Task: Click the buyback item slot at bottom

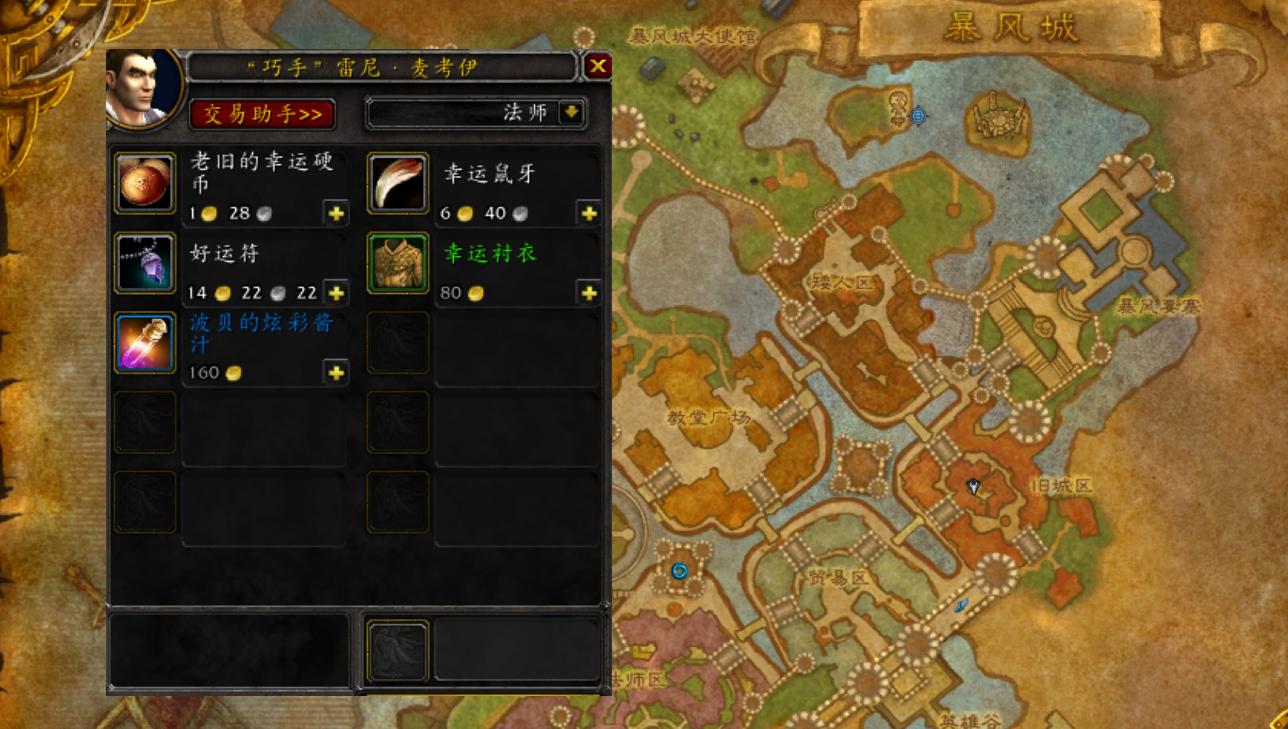Action: (x=398, y=649)
